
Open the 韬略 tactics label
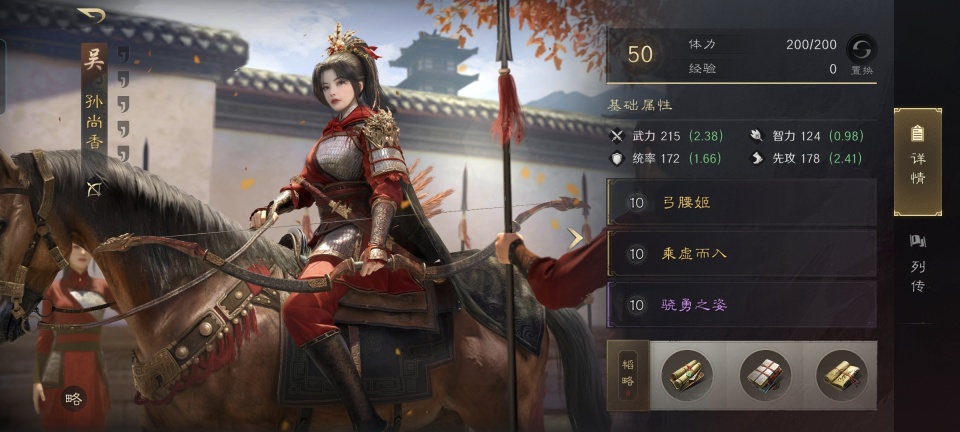tap(627, 375)
